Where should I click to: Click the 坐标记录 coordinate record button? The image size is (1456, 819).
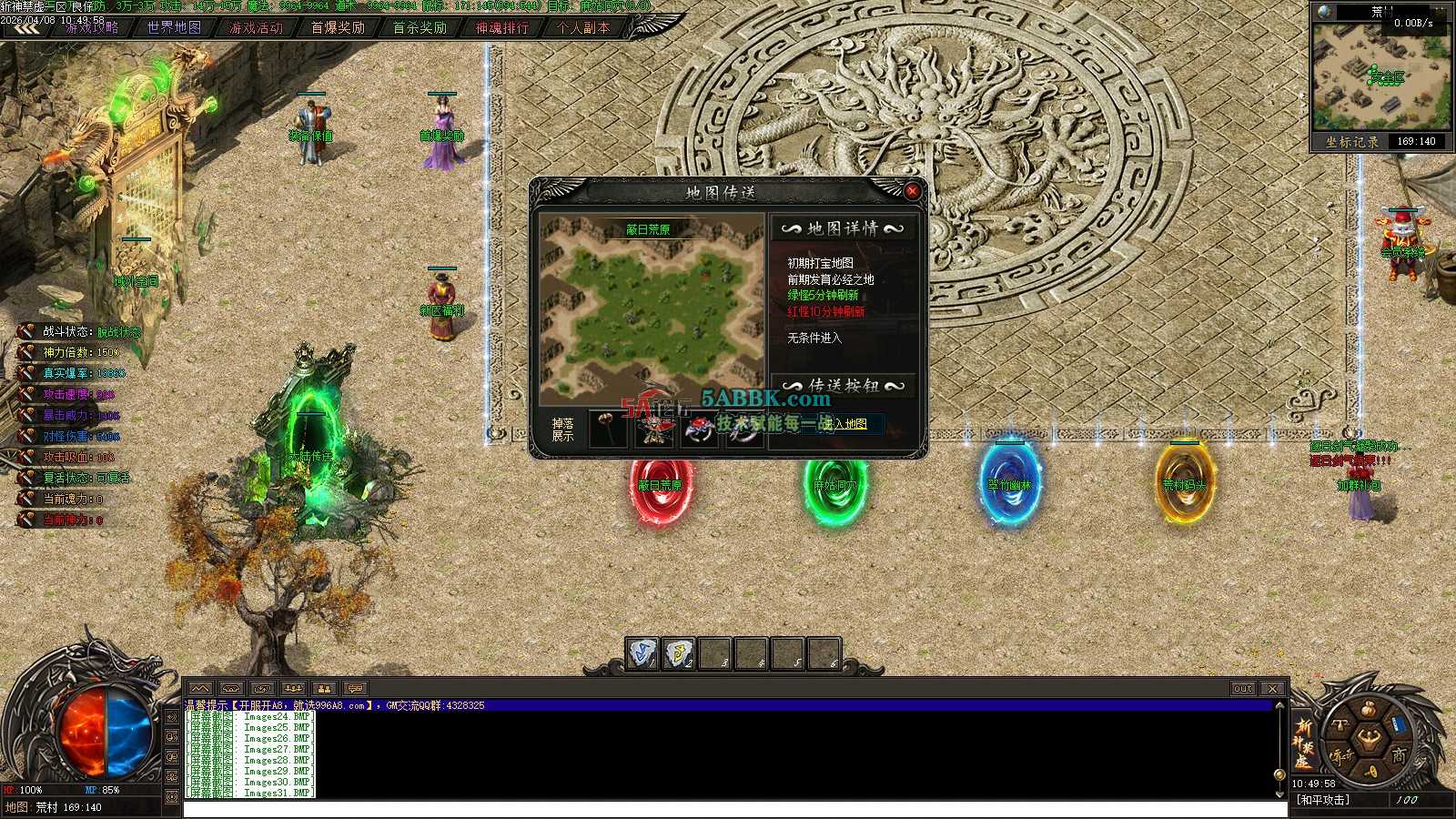1351,142
